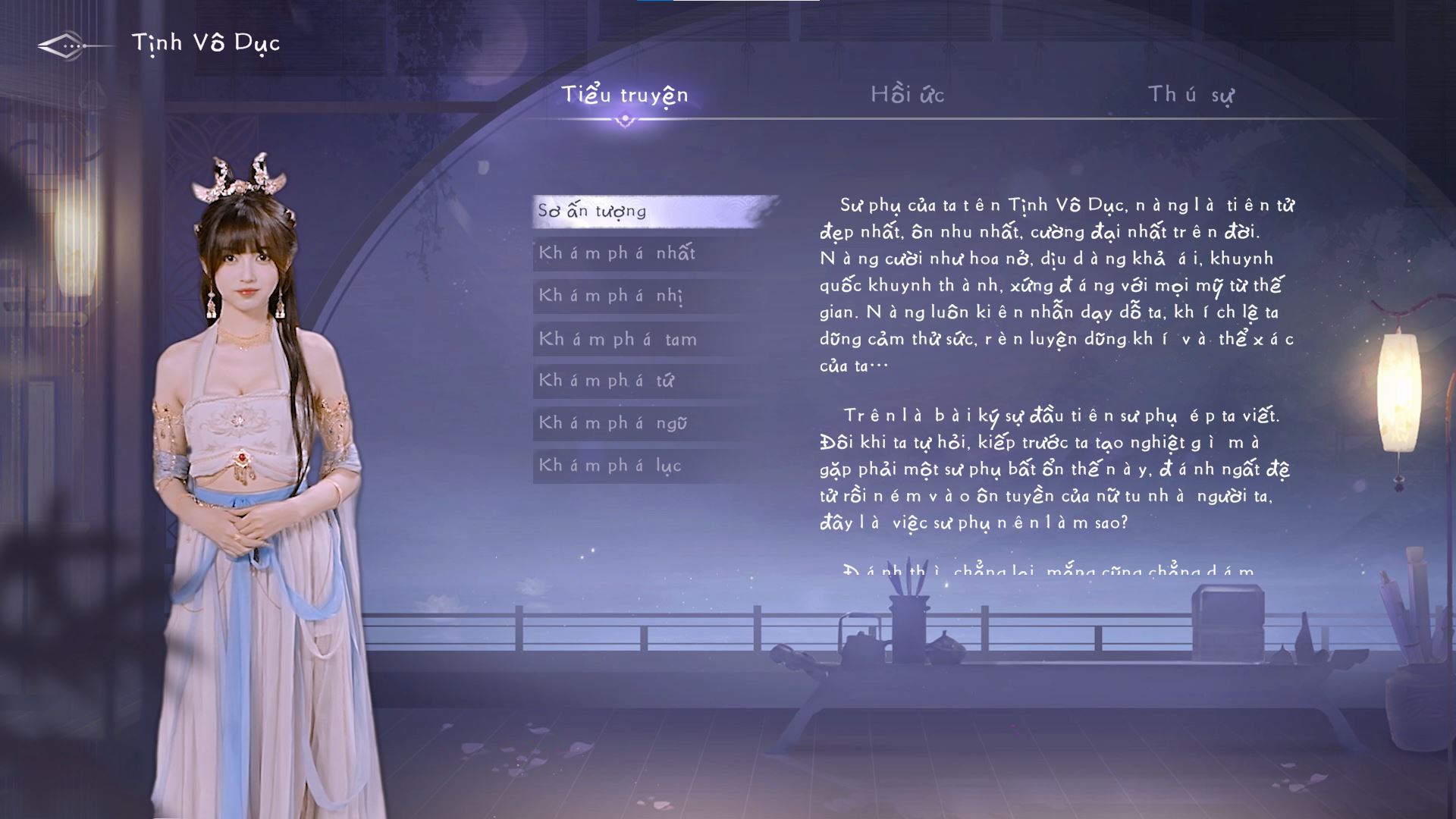Viewport: 1456px width, 819px height.
Task: Click the diamond marker under Tiểu truyện
Action: pos(624,120)
